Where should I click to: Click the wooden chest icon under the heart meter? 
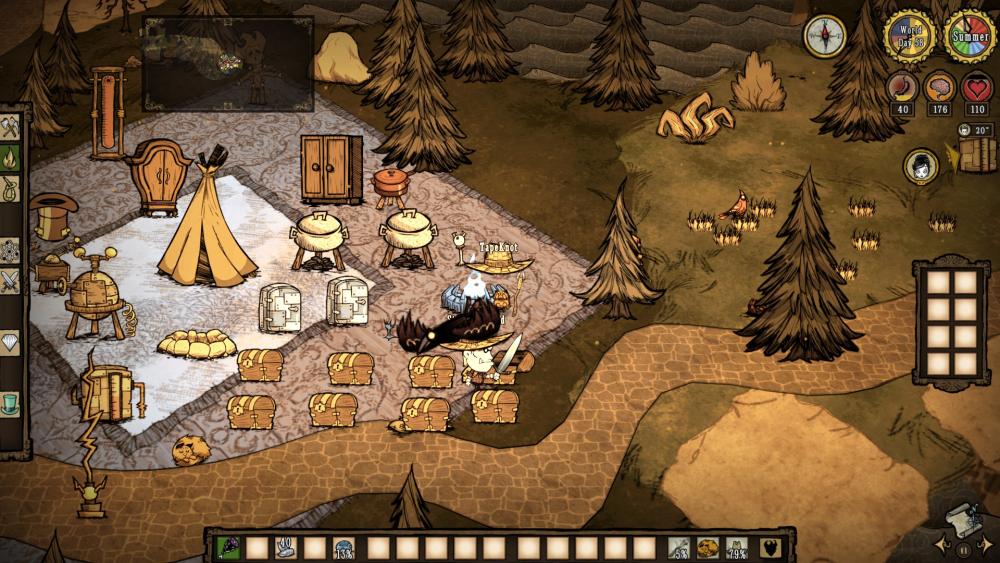point(976,155)
